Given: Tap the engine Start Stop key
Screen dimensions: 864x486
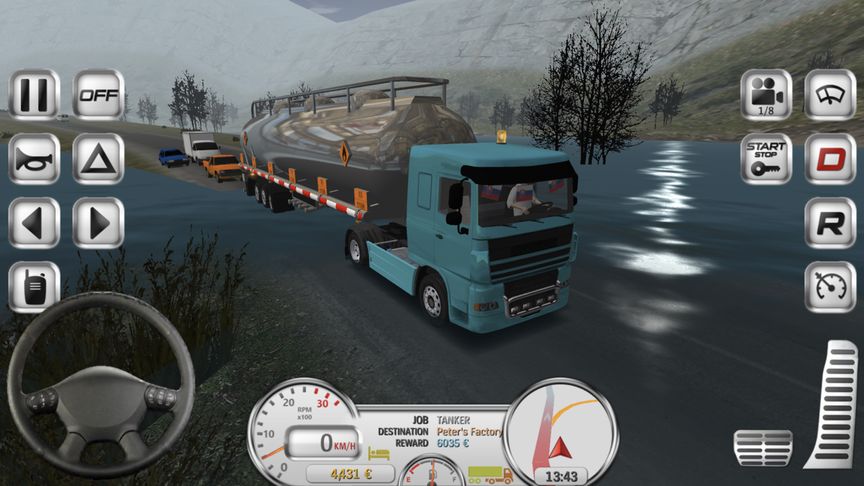Looking at the screenshot, I should (766, 158).
